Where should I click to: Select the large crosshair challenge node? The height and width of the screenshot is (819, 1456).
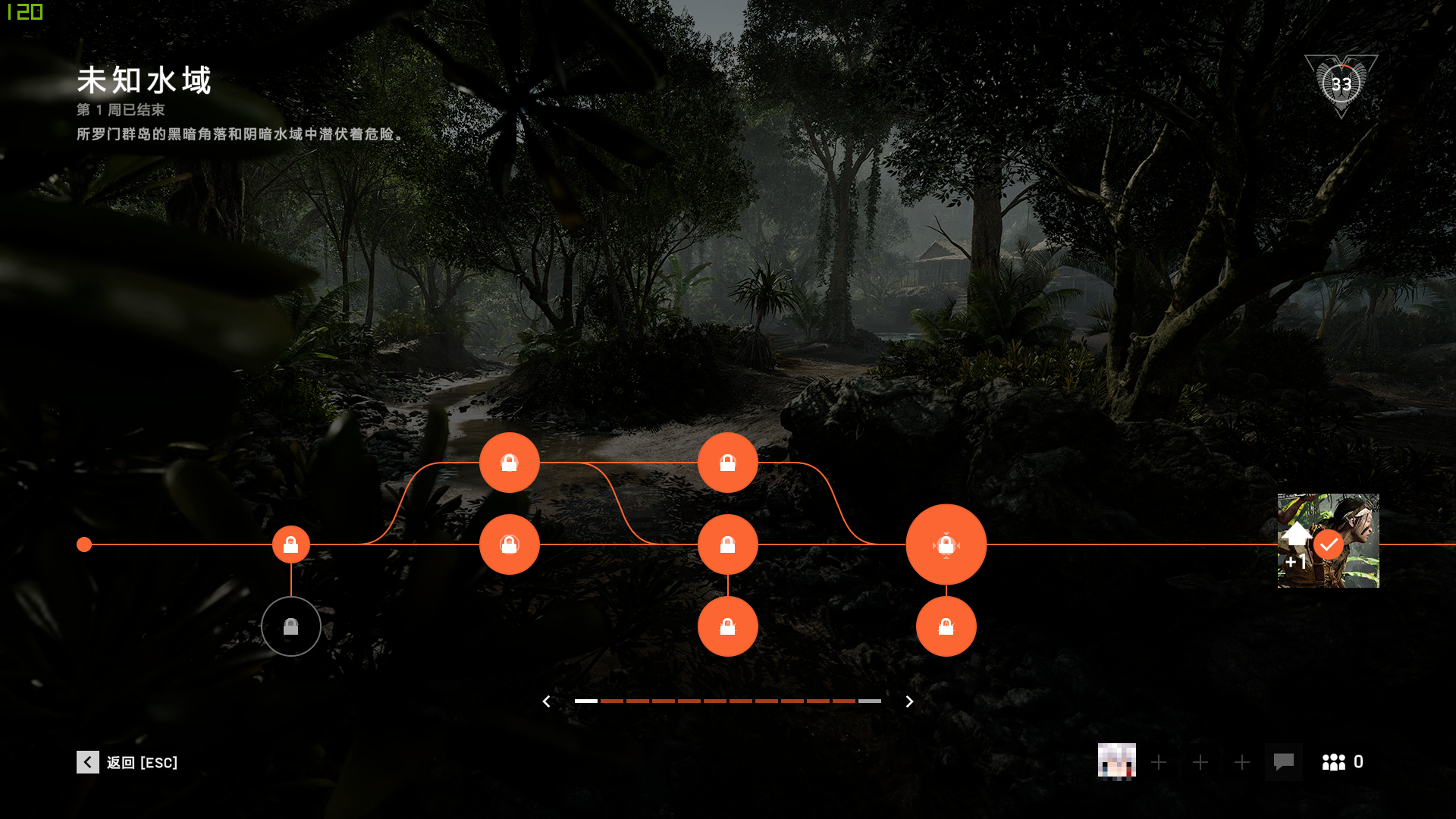pyautogui.click(x=946, y=544)
